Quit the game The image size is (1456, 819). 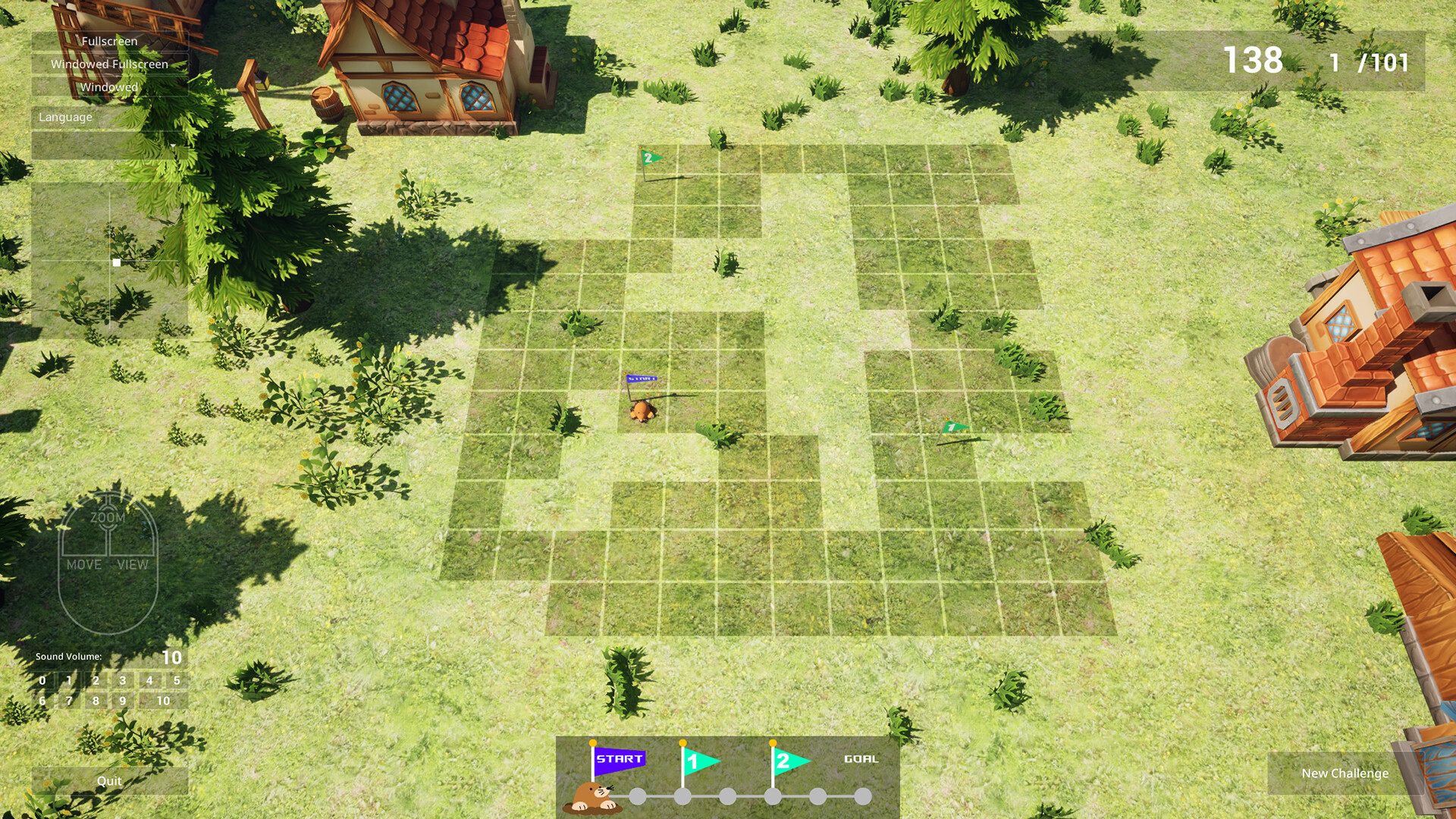[x=108, y=780]
